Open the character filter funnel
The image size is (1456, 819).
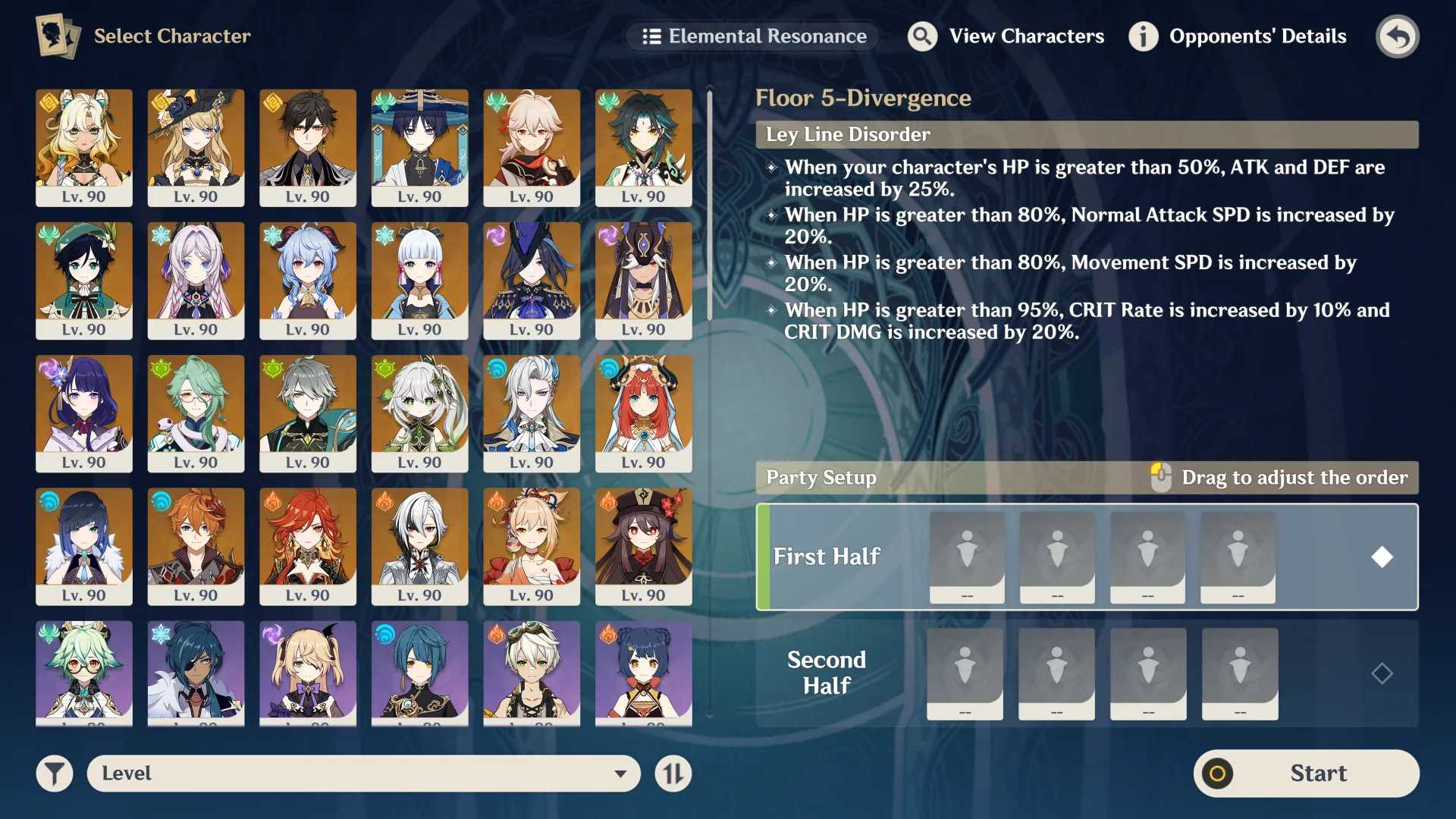pos(55,773)
